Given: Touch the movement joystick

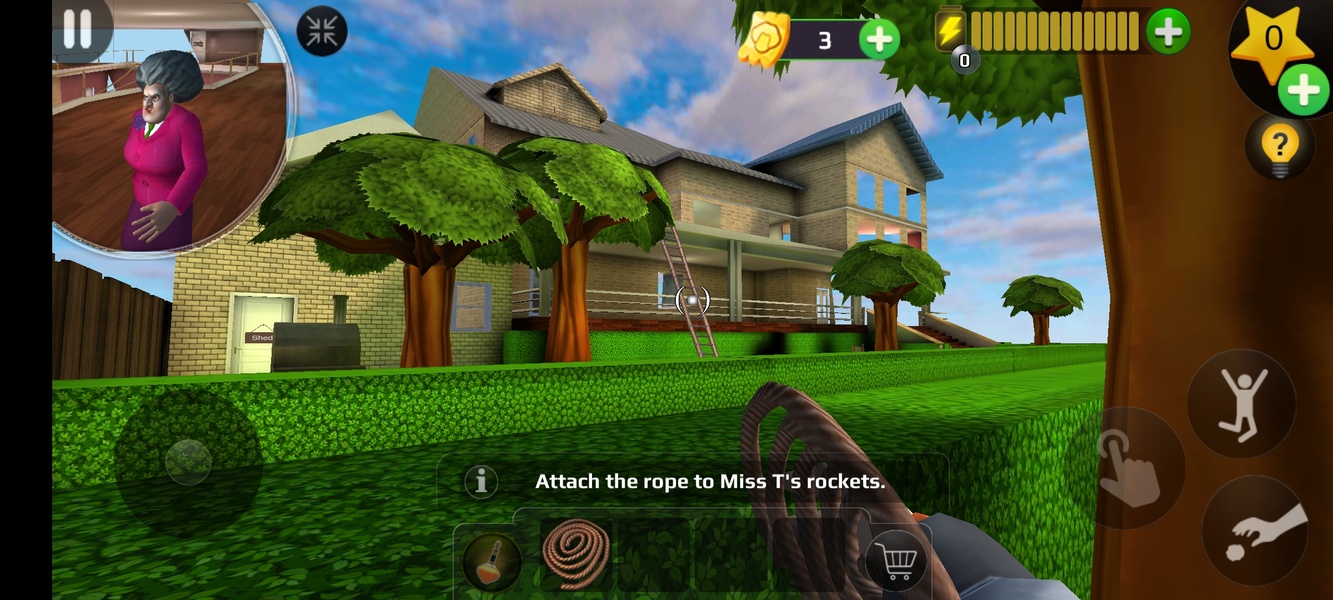Looking at the screenshot, I should pos(188,462).
